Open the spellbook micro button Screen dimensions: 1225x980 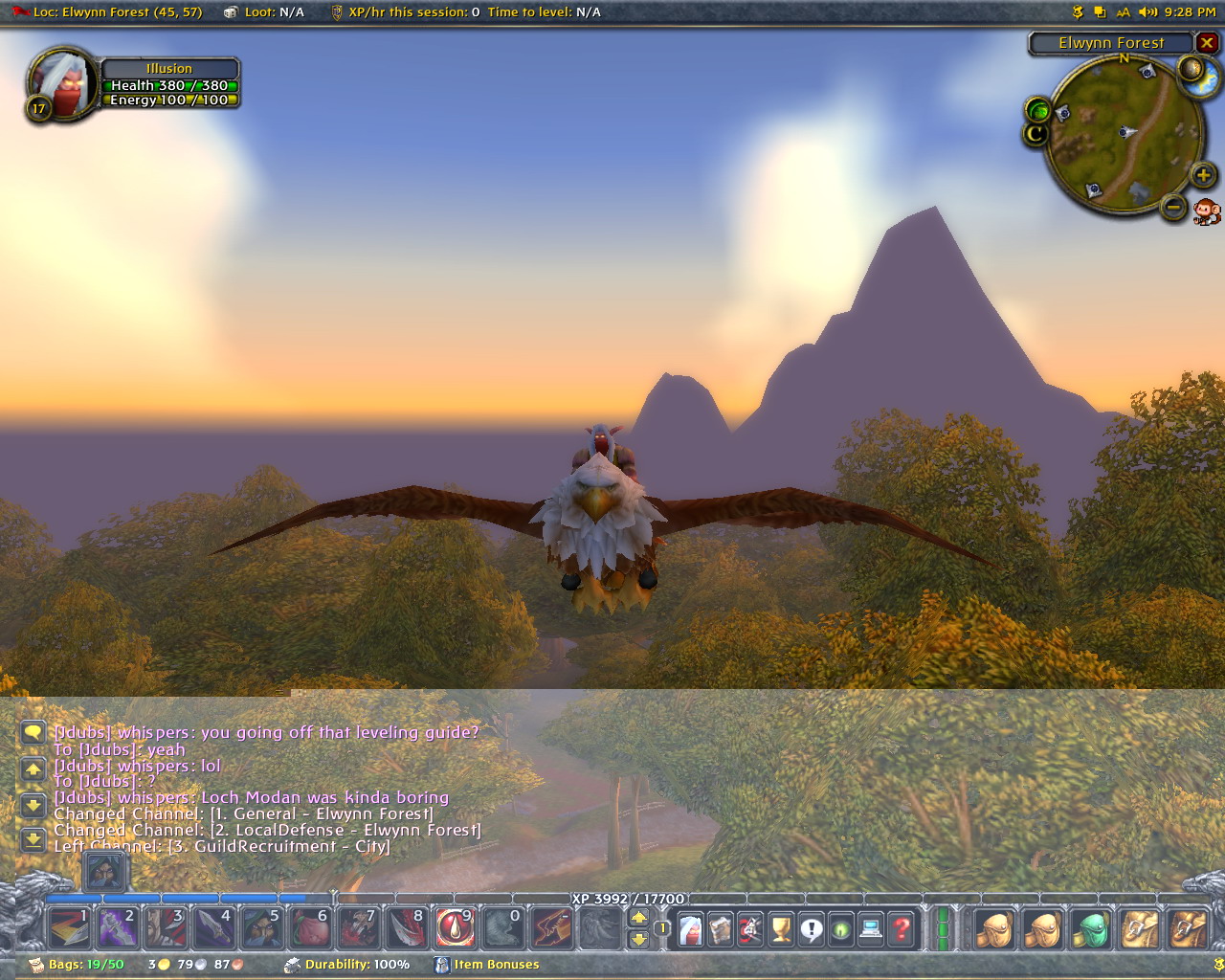click(x=720, y=928)
